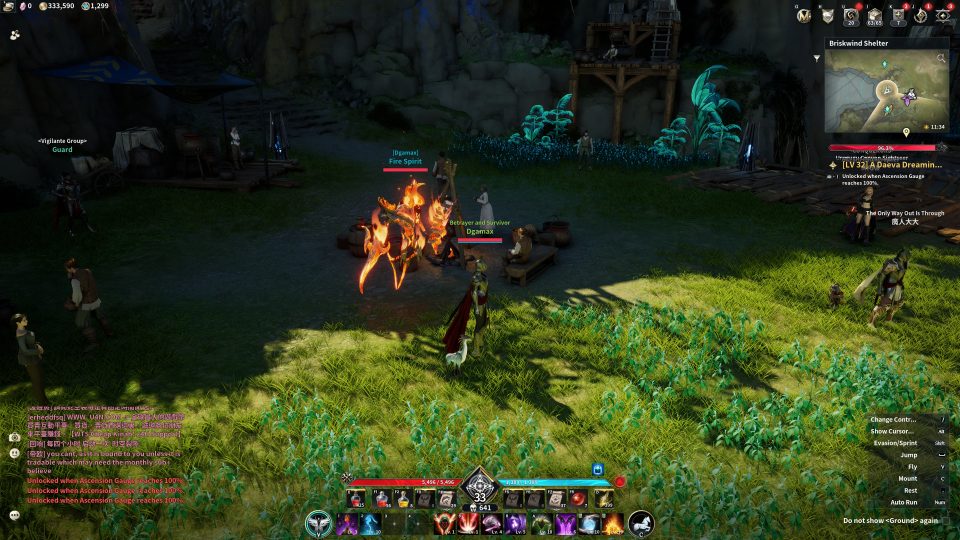
Task: Use the first red potion slot
Action: pyautogui.click(x=357, y=497)
